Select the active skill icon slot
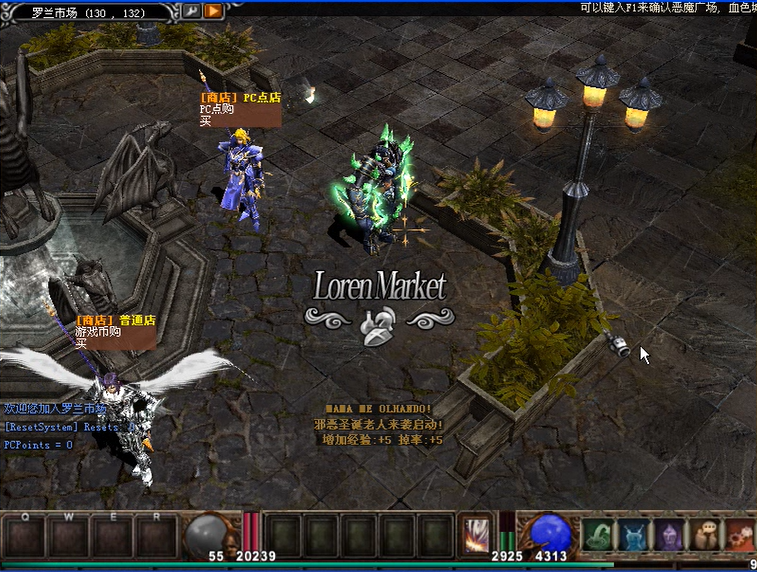The width and height of the screenshot is (757, 572). pyautogui.click(x=476, y=535)
